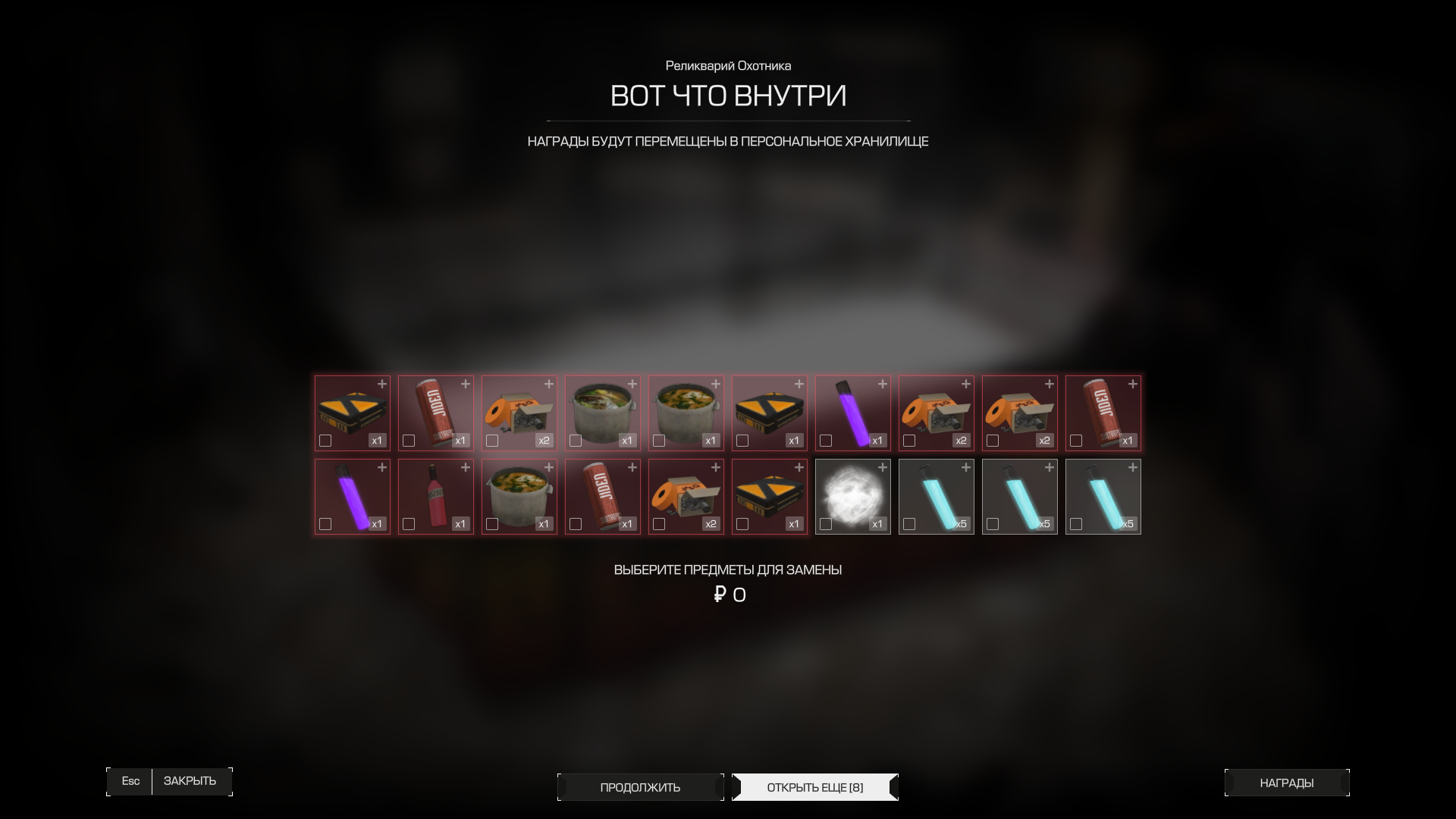Tick the checkbox on the white orb slot

click(x=826, y=524)
